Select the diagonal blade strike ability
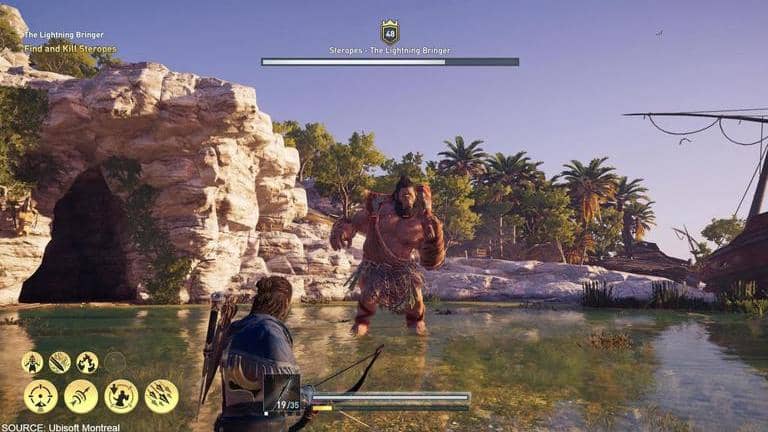Viewport: 768px width, 432px height. point(60,362)
